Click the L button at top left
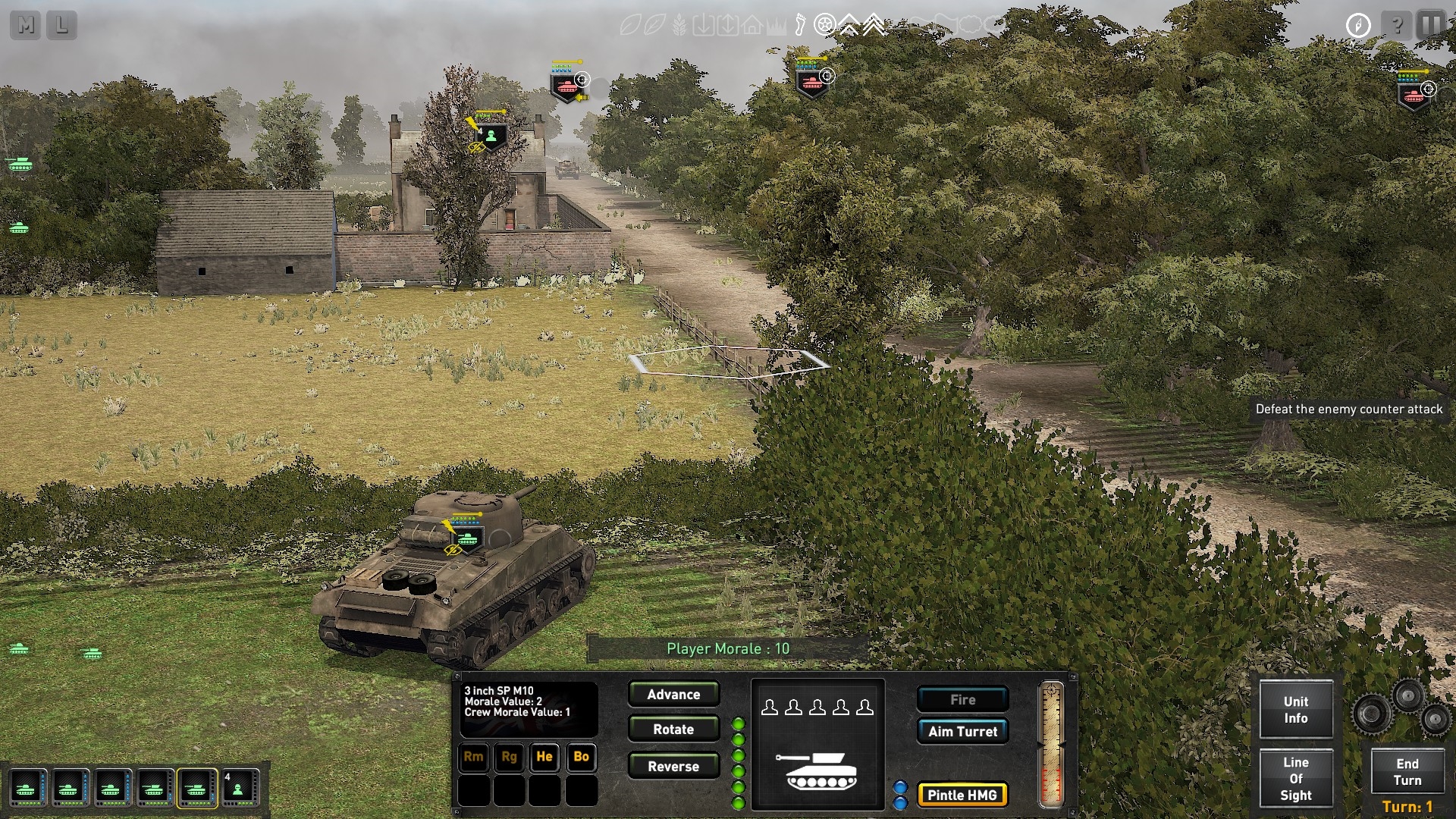Image resolution: width=1456 pixels, height=819 pixels. (62, 26)
